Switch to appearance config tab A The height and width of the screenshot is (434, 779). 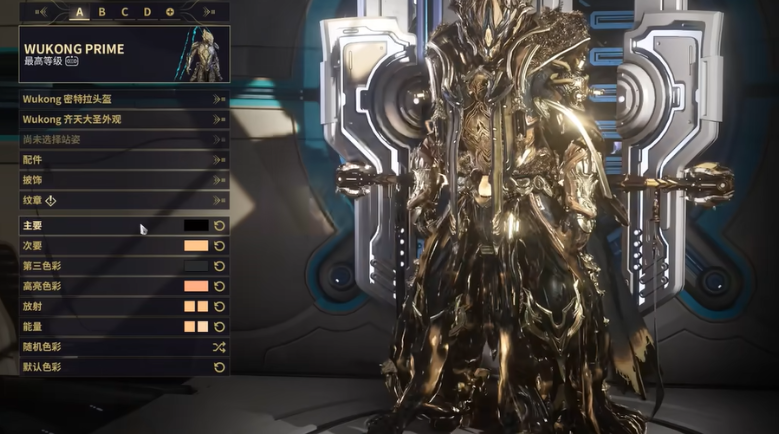coord(80,12)
